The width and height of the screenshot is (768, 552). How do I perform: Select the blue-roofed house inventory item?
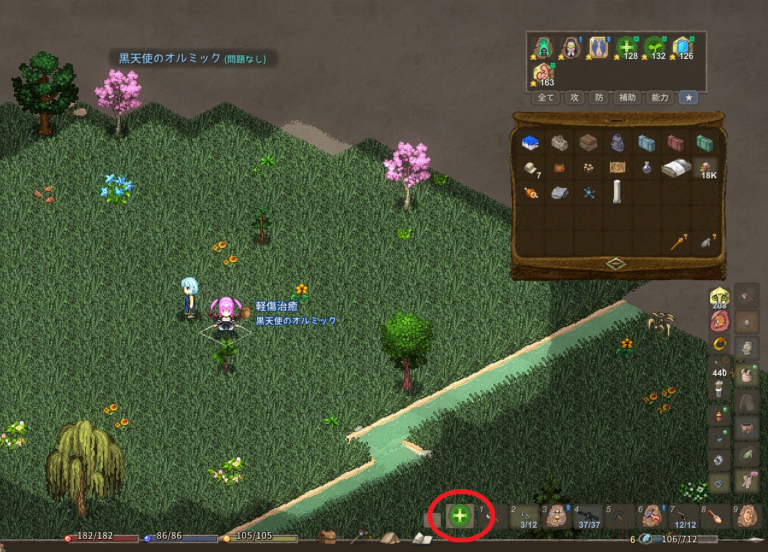click(x=531, y=143)
